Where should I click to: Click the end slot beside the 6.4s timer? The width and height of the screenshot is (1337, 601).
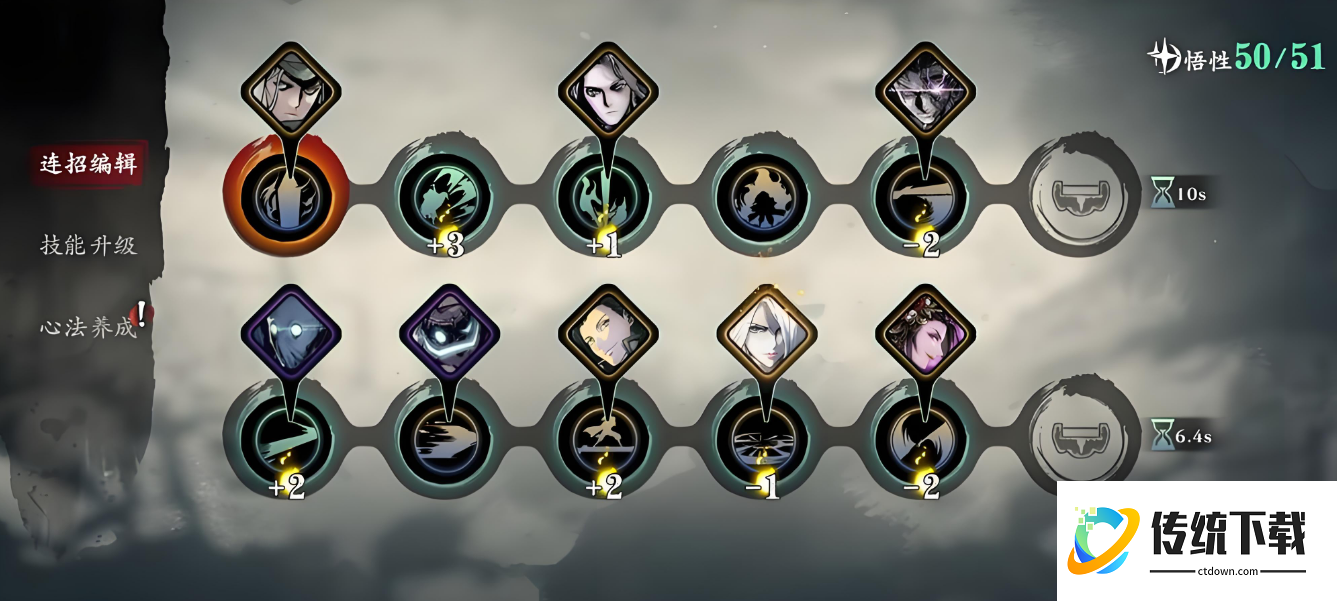(1084, 436)
